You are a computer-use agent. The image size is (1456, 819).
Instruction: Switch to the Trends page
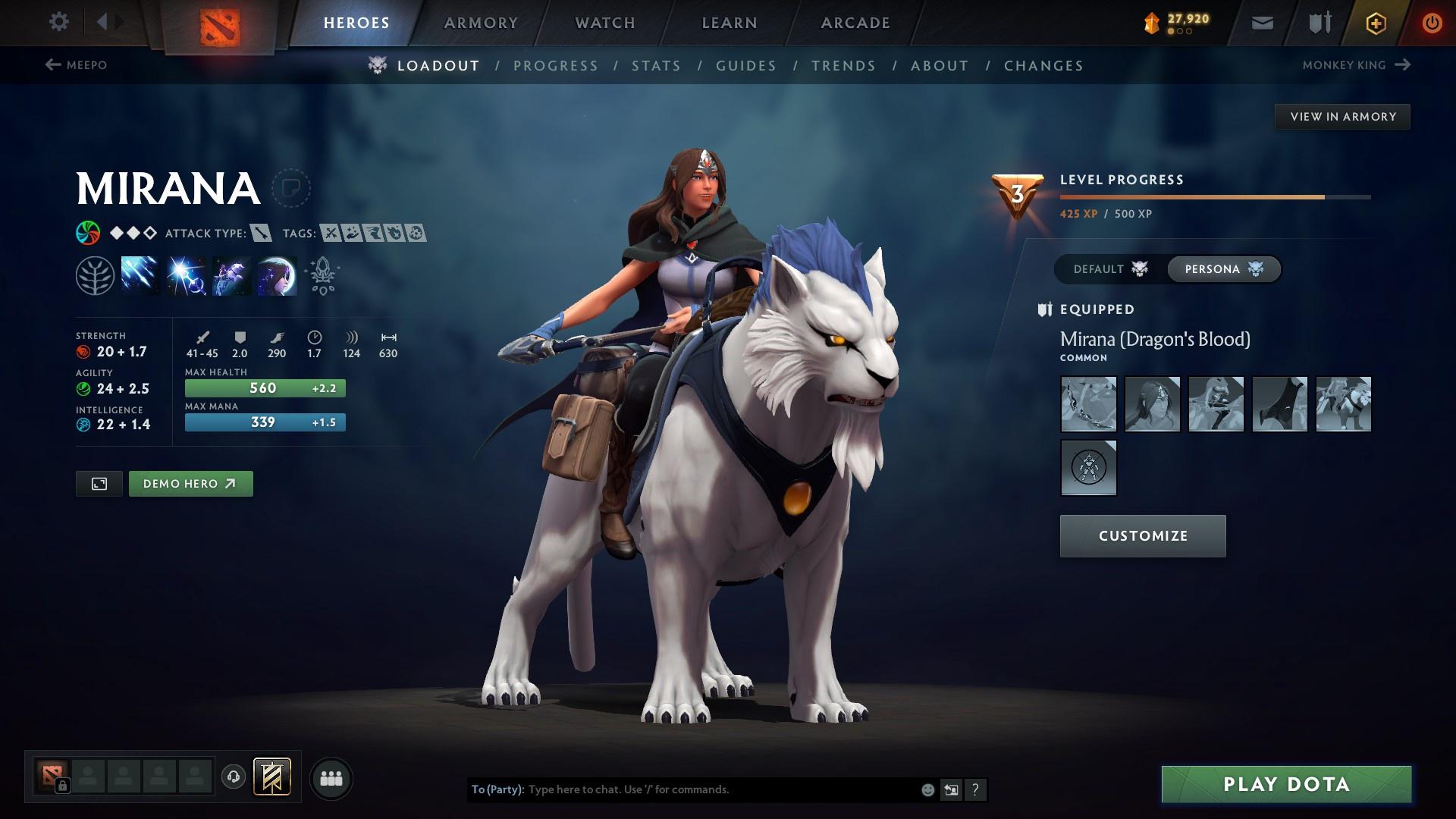coord(843,66)
